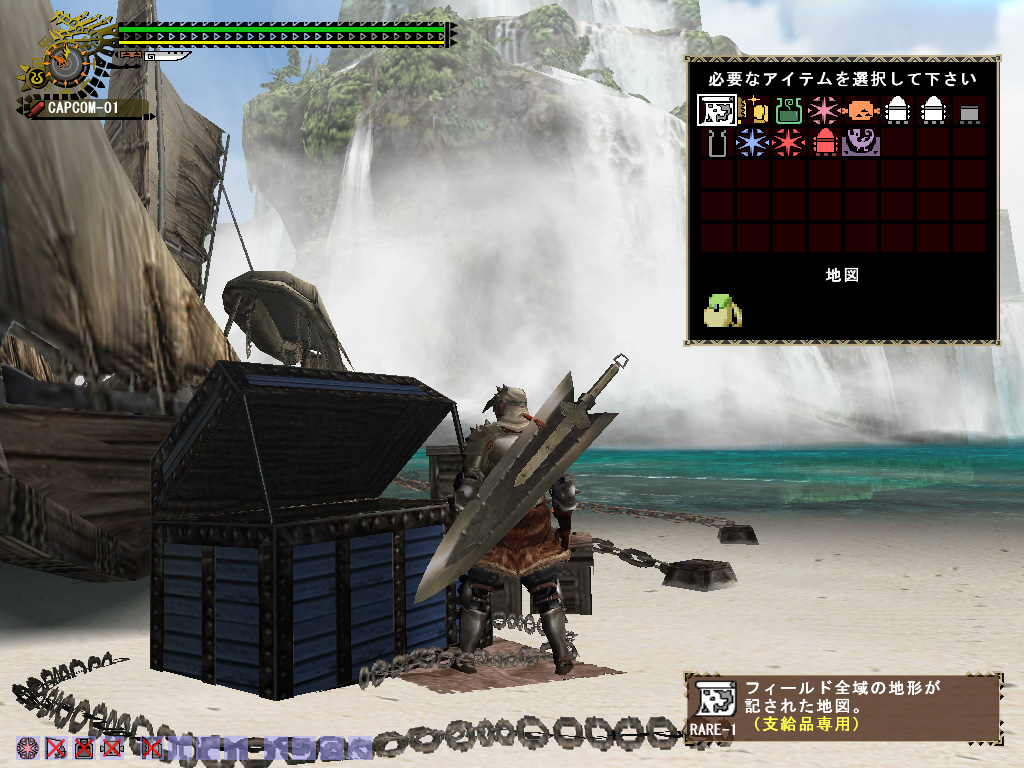
Task: Choose the red ammo shell item
Action: 825,143
